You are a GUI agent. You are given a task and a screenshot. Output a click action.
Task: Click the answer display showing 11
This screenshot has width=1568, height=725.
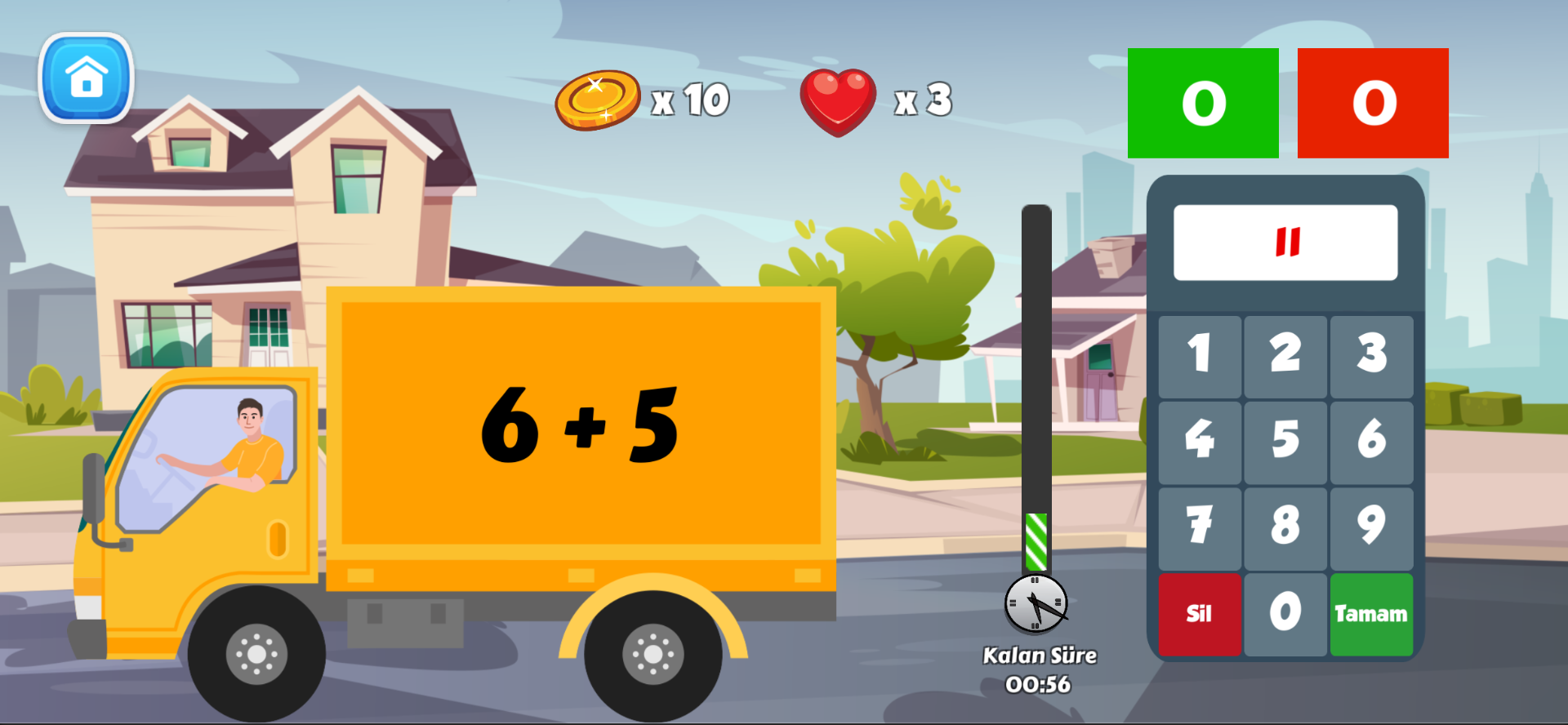(x=1285, y=242)
